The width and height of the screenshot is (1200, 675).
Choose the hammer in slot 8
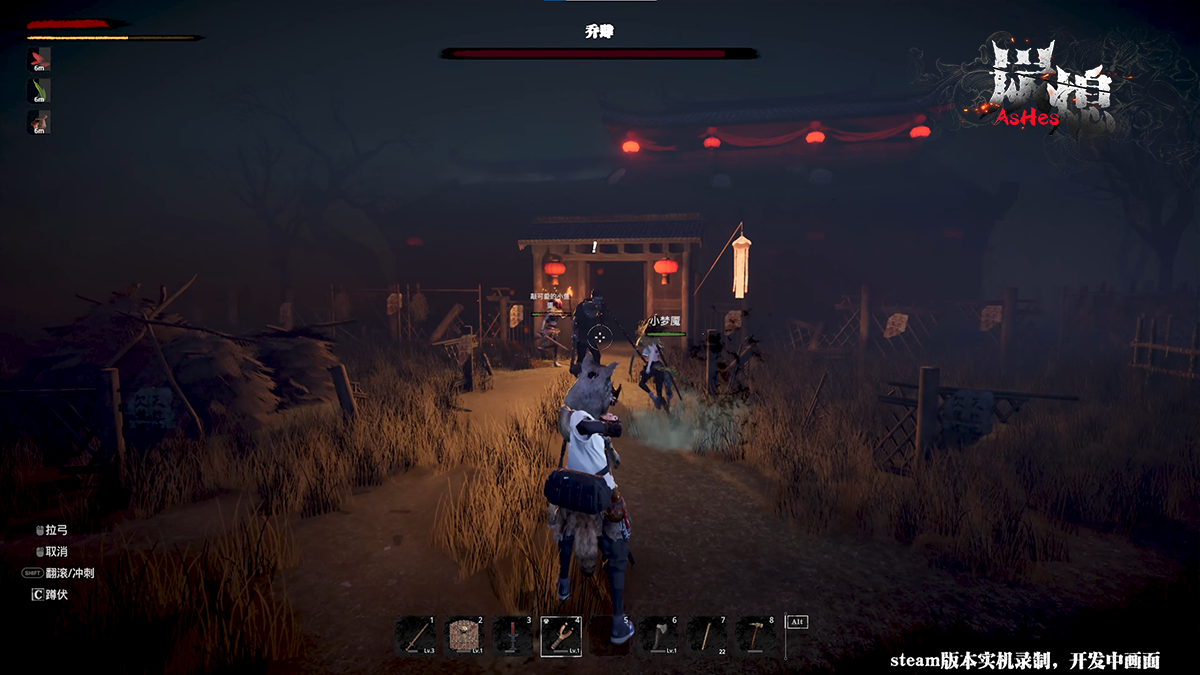click(x=754, y=636)
